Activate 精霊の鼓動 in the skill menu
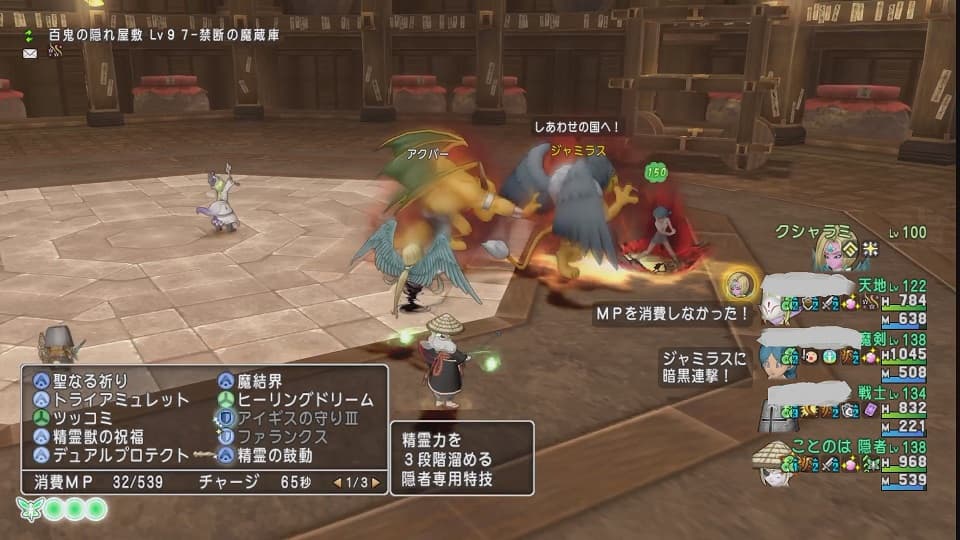The image size is (960, 540). click(274, 455)
